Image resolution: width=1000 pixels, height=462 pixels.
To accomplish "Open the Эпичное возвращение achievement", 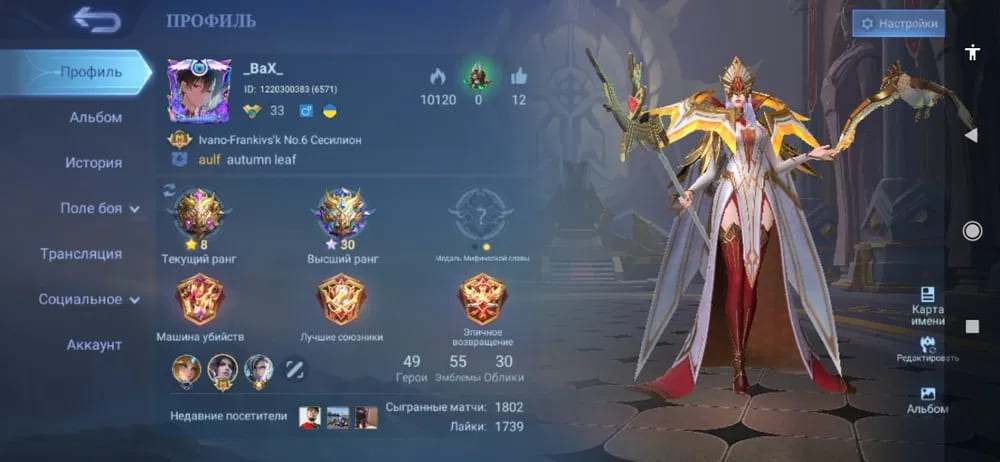I will pos(483,299).
